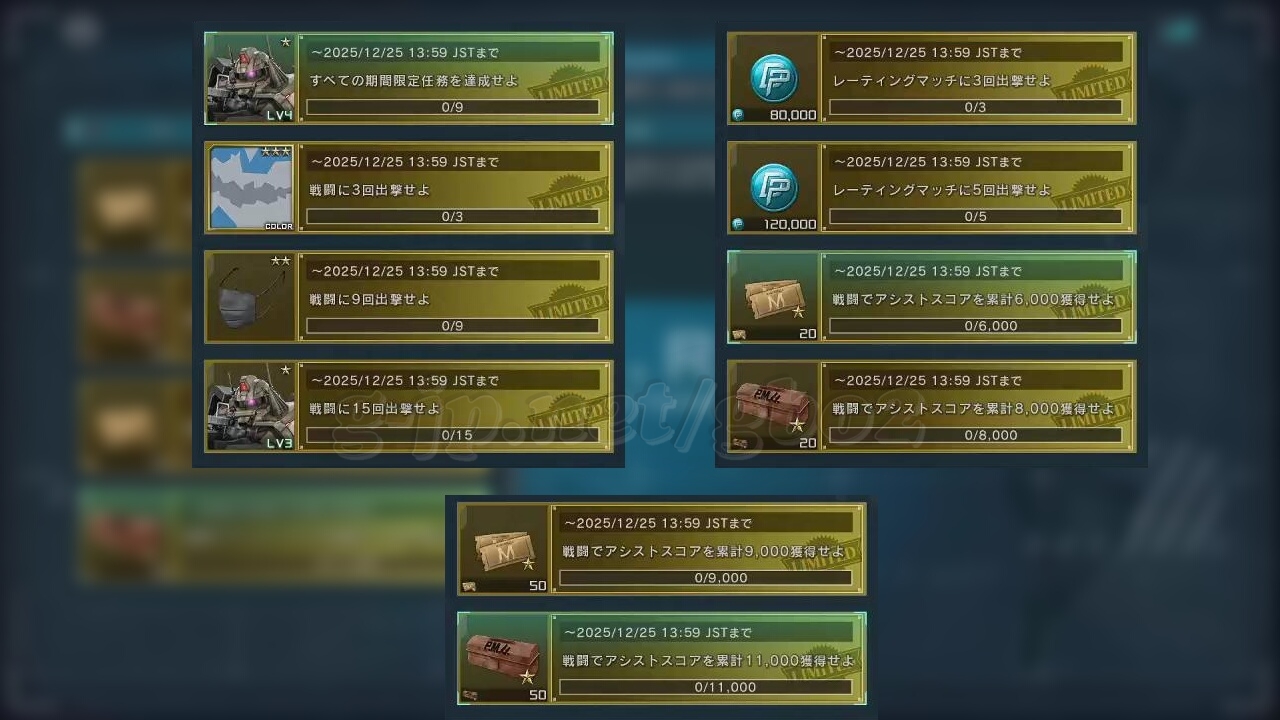View the 120,000 DP reward icon
The width and height of the screenshot is (1280, 720).
pyautogui.click(x=774, y=188)
